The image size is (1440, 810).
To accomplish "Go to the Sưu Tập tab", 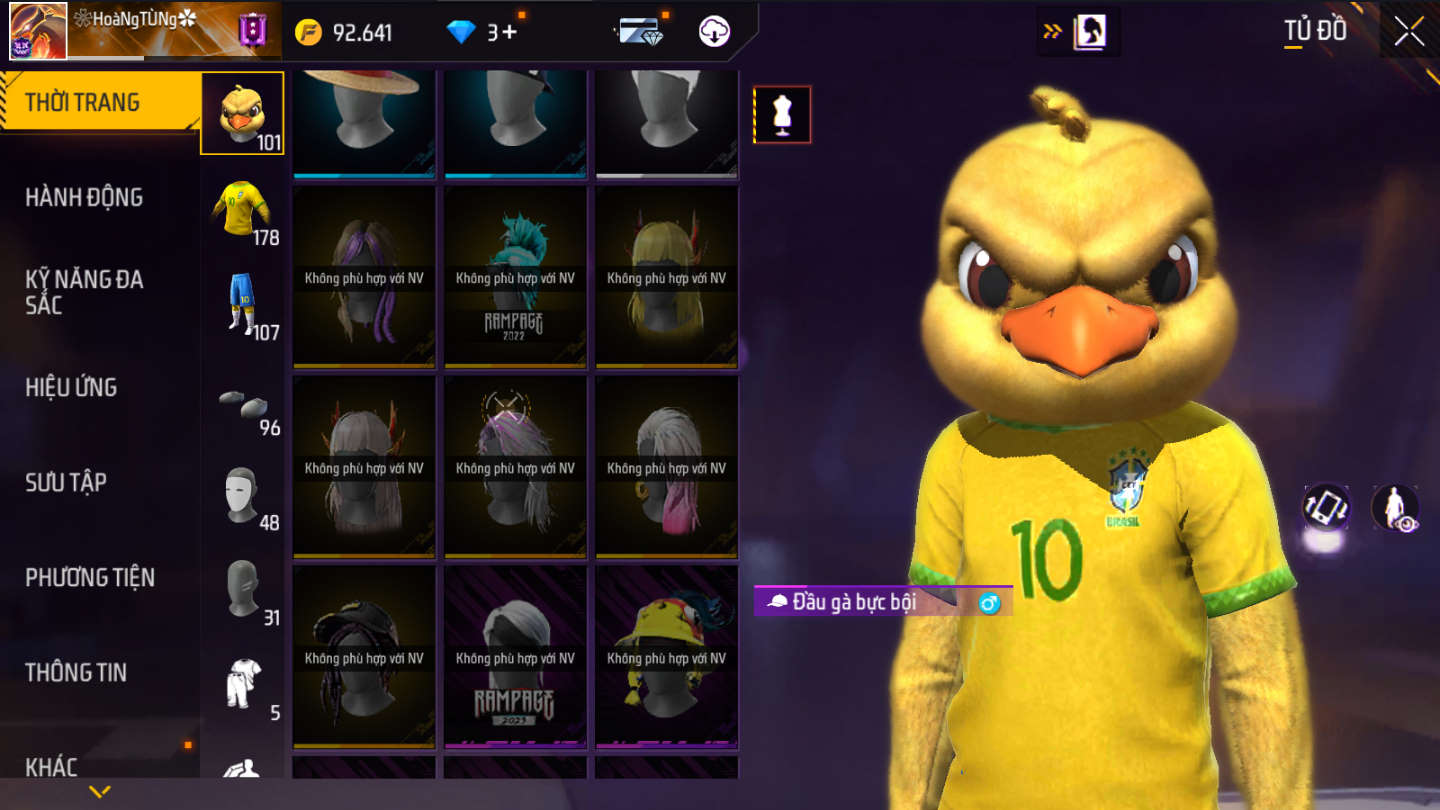I will (x=66, y=482).
